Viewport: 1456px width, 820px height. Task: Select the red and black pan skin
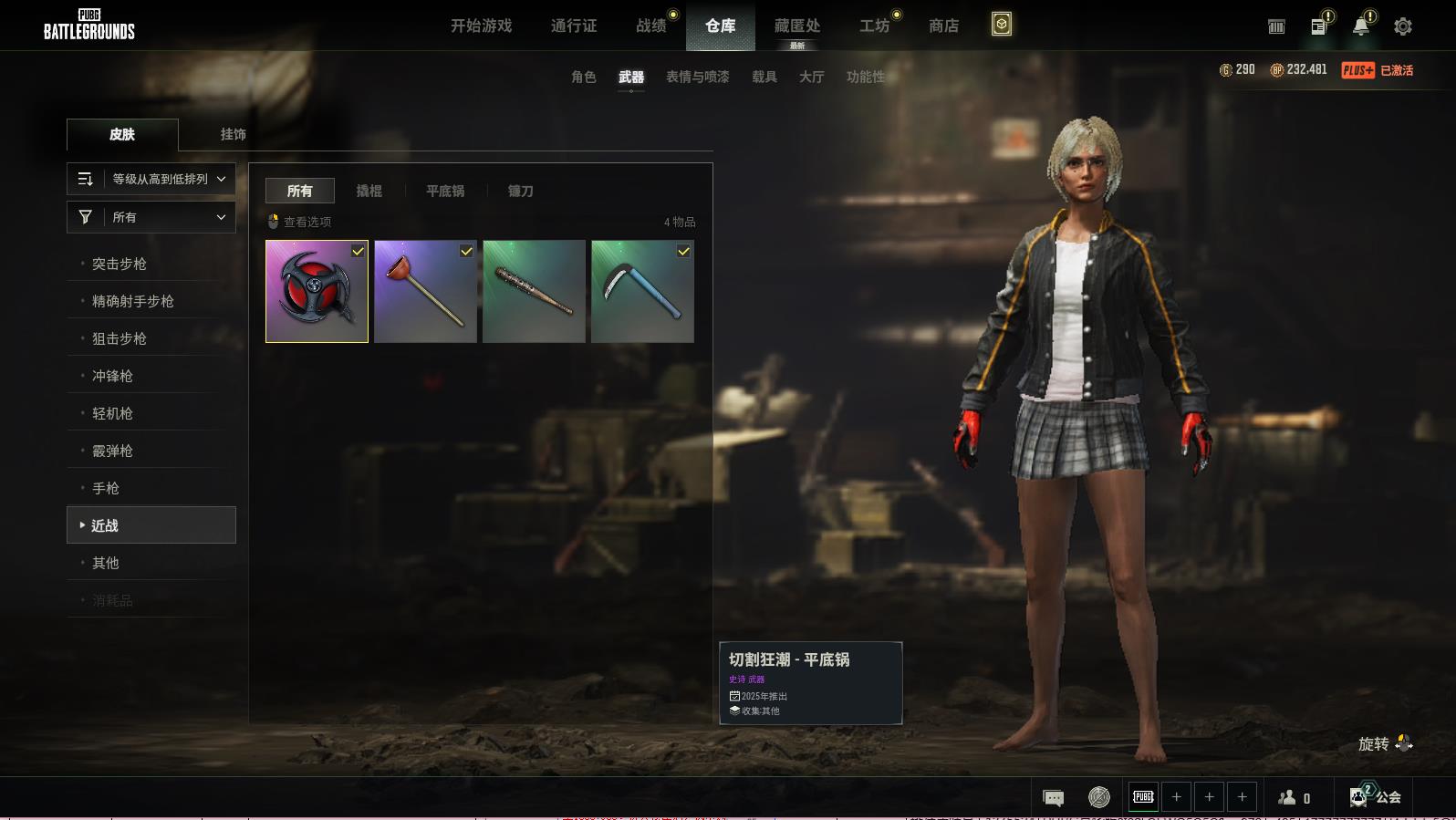pyautogui.click(x=317, y=291)
